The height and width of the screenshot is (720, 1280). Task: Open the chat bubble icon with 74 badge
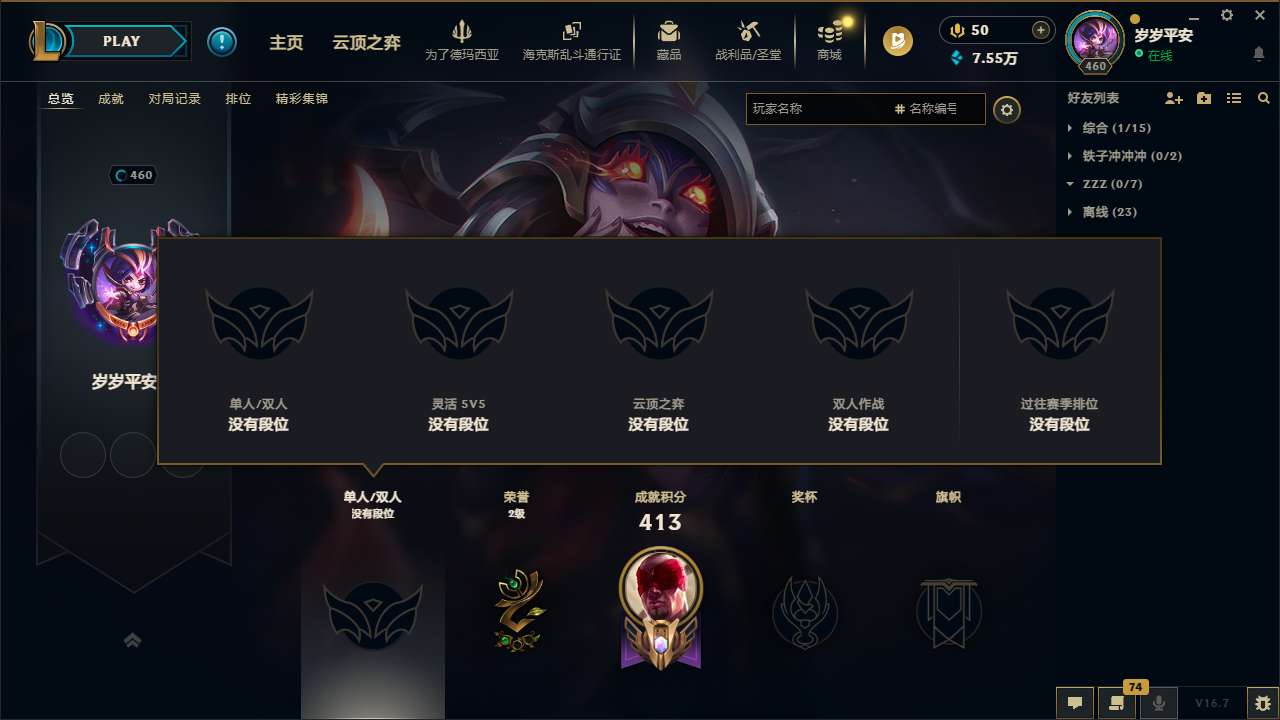(1117, 703)
